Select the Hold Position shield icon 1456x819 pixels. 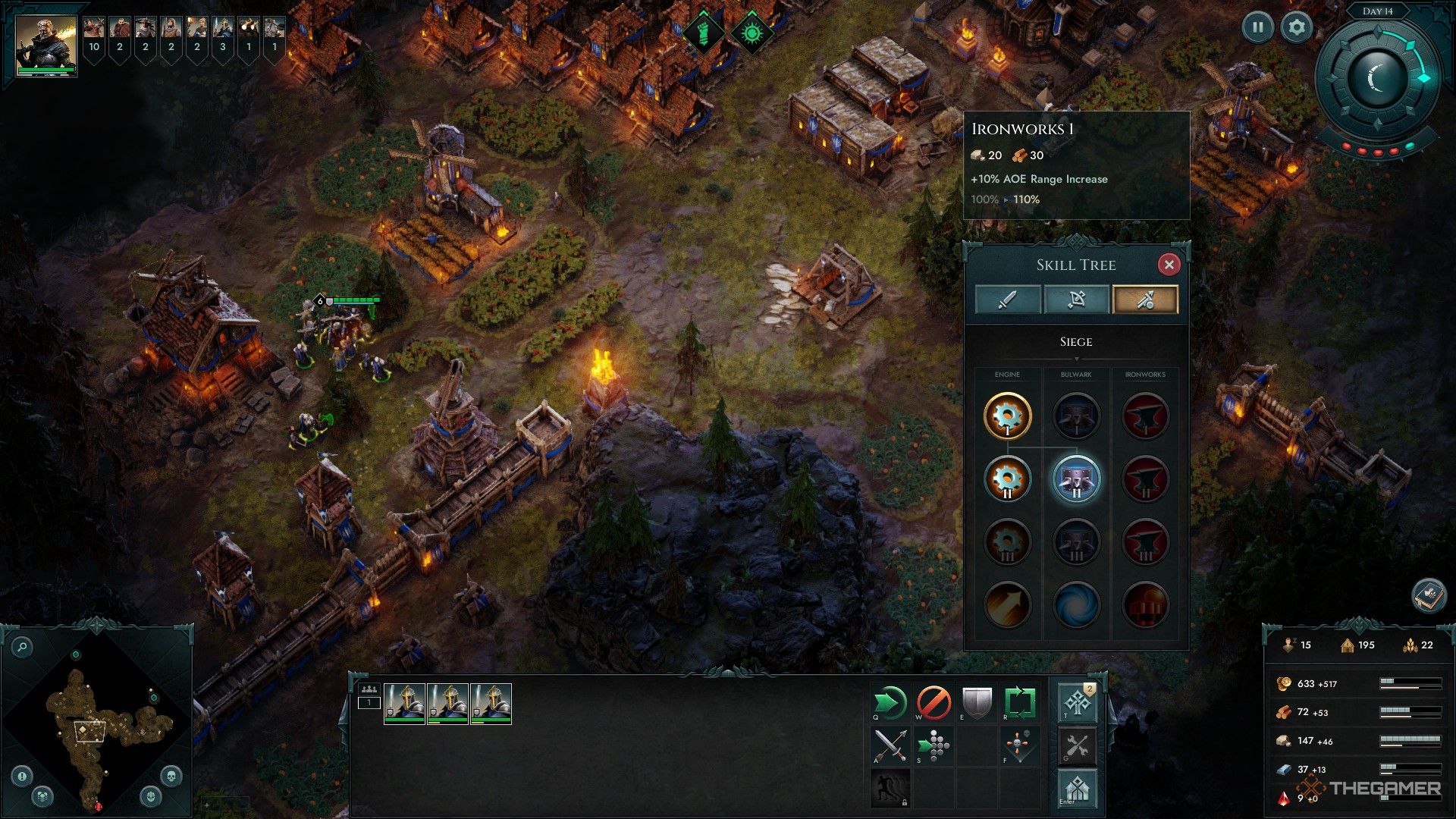(x=977, y=701)
